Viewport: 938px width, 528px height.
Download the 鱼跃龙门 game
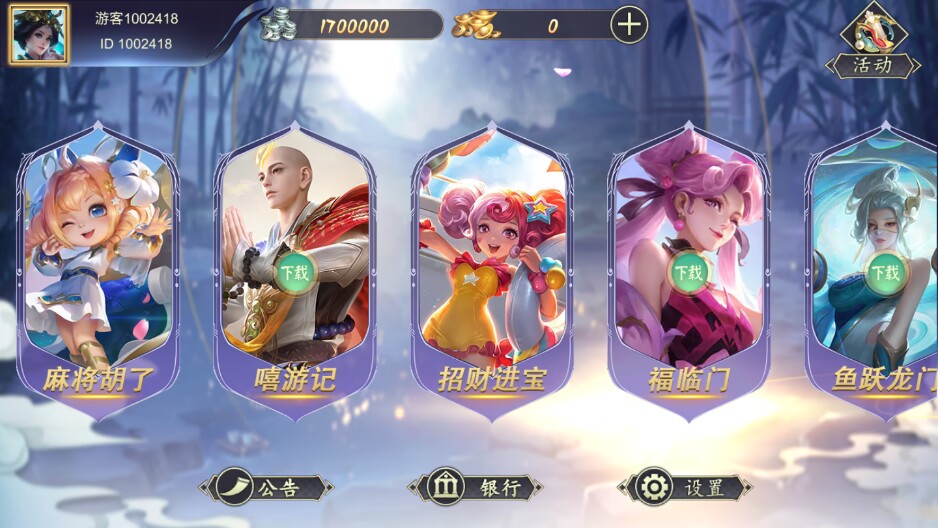pyautogui.click(x=885, y=271)
